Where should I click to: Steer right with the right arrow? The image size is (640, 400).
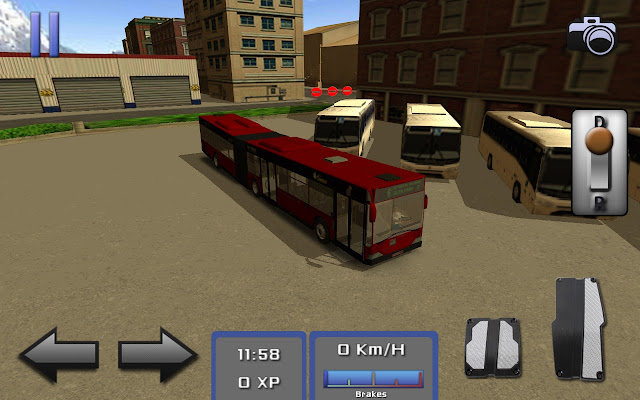[x=158, y=354]
